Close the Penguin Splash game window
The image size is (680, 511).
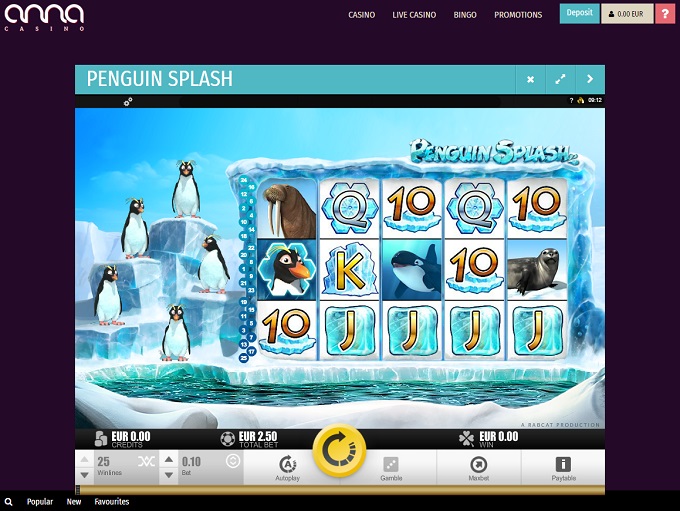click(x=530, y=79)
